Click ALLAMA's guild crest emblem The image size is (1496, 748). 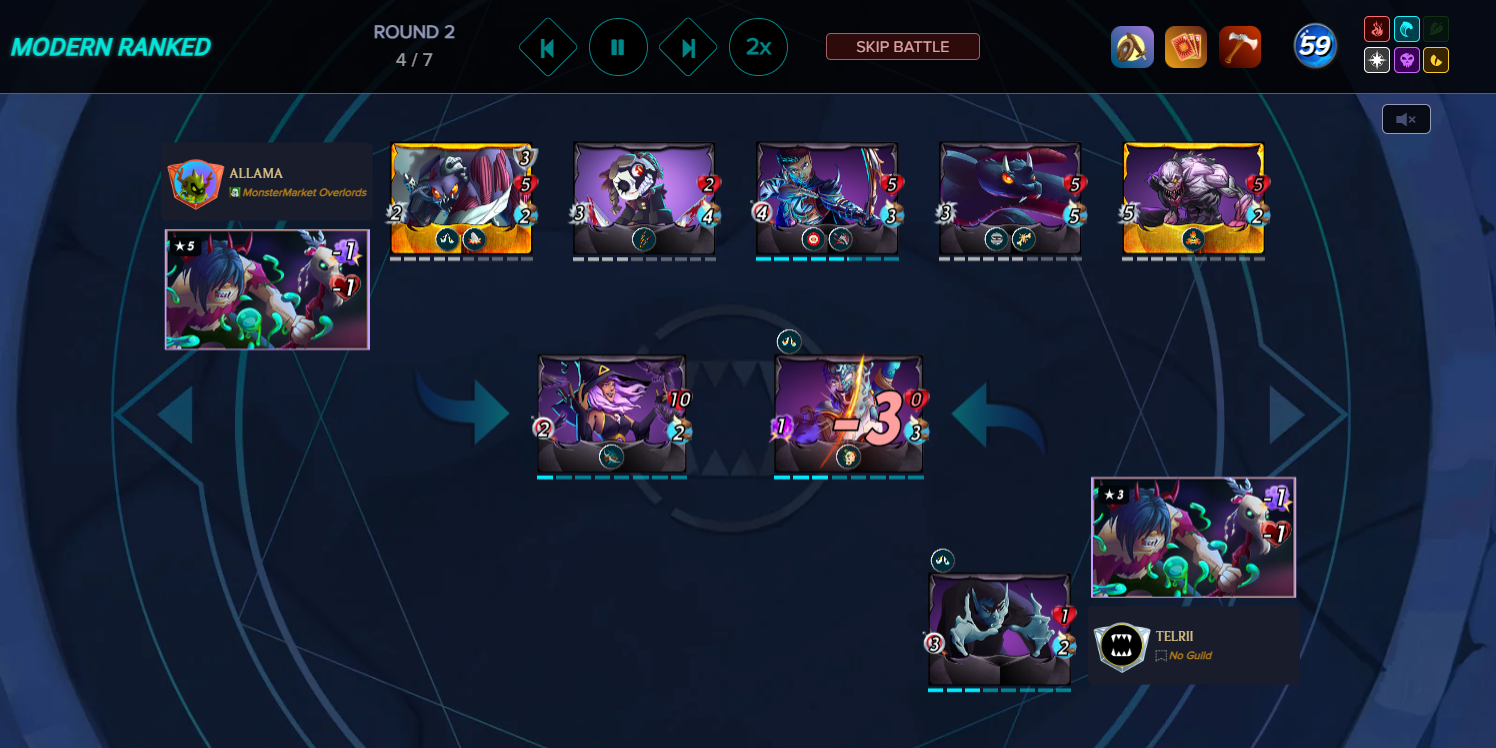pyautogui.click(x=194, y=182)
